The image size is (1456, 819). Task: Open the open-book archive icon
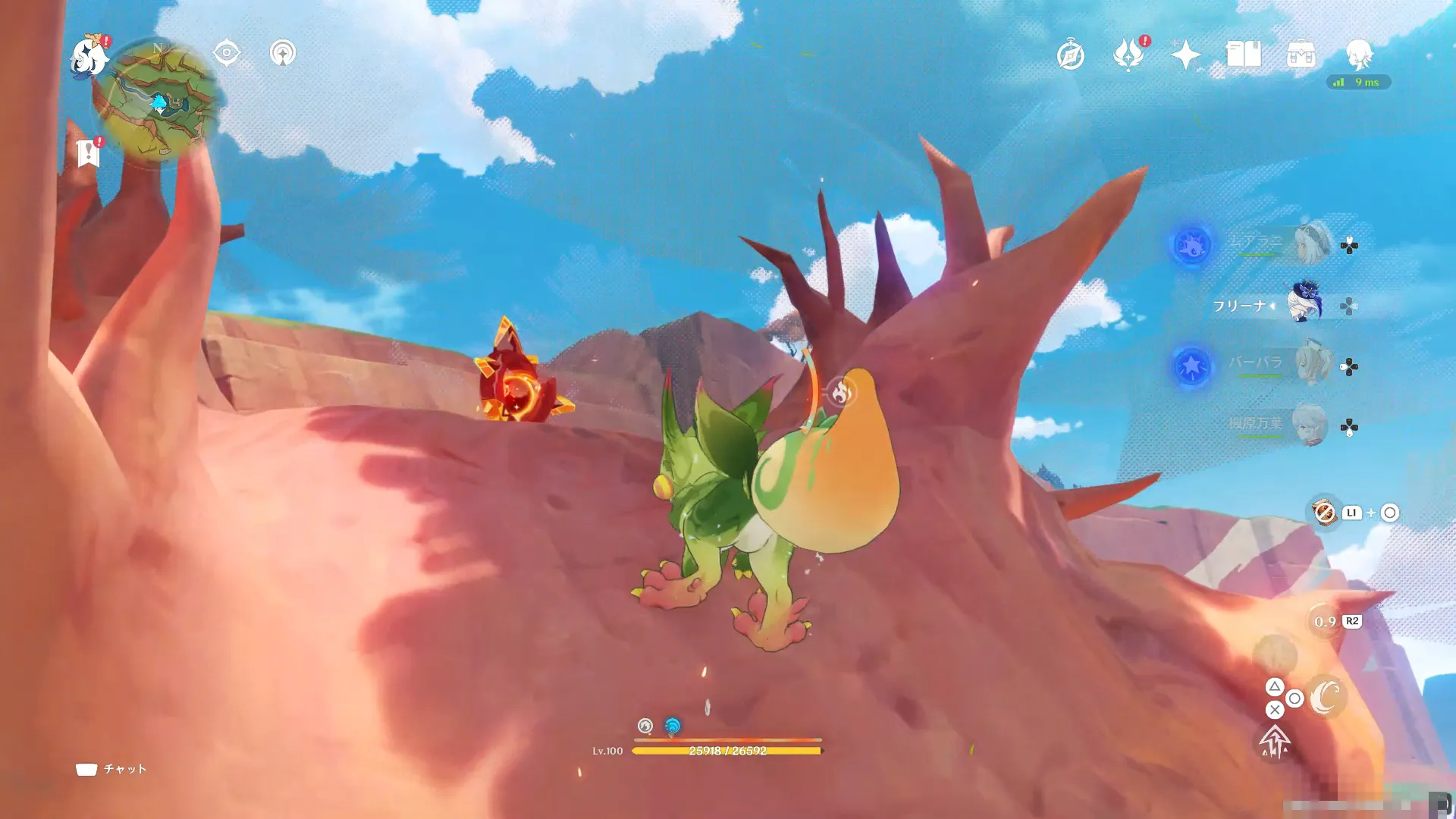click(x=1244, y=55)
